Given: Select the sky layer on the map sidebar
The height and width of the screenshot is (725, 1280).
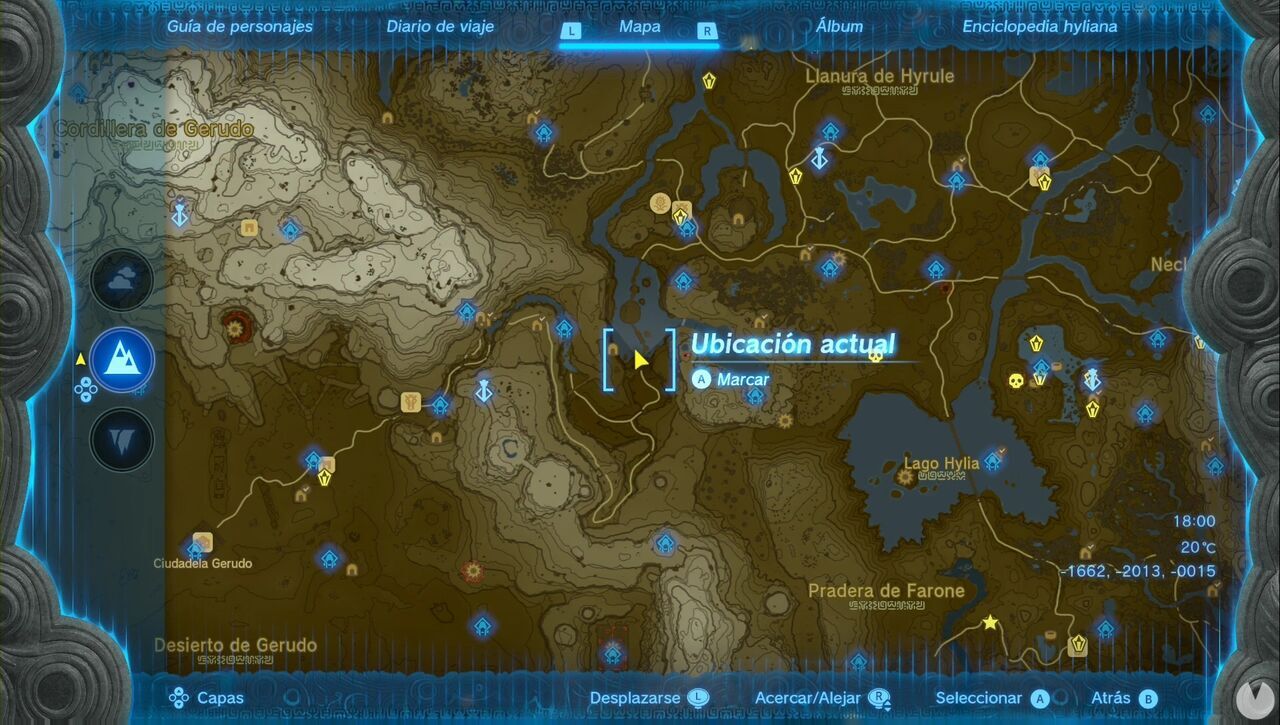Looking at the screenshot, I should pyautogui.click(x=120, y=280).
